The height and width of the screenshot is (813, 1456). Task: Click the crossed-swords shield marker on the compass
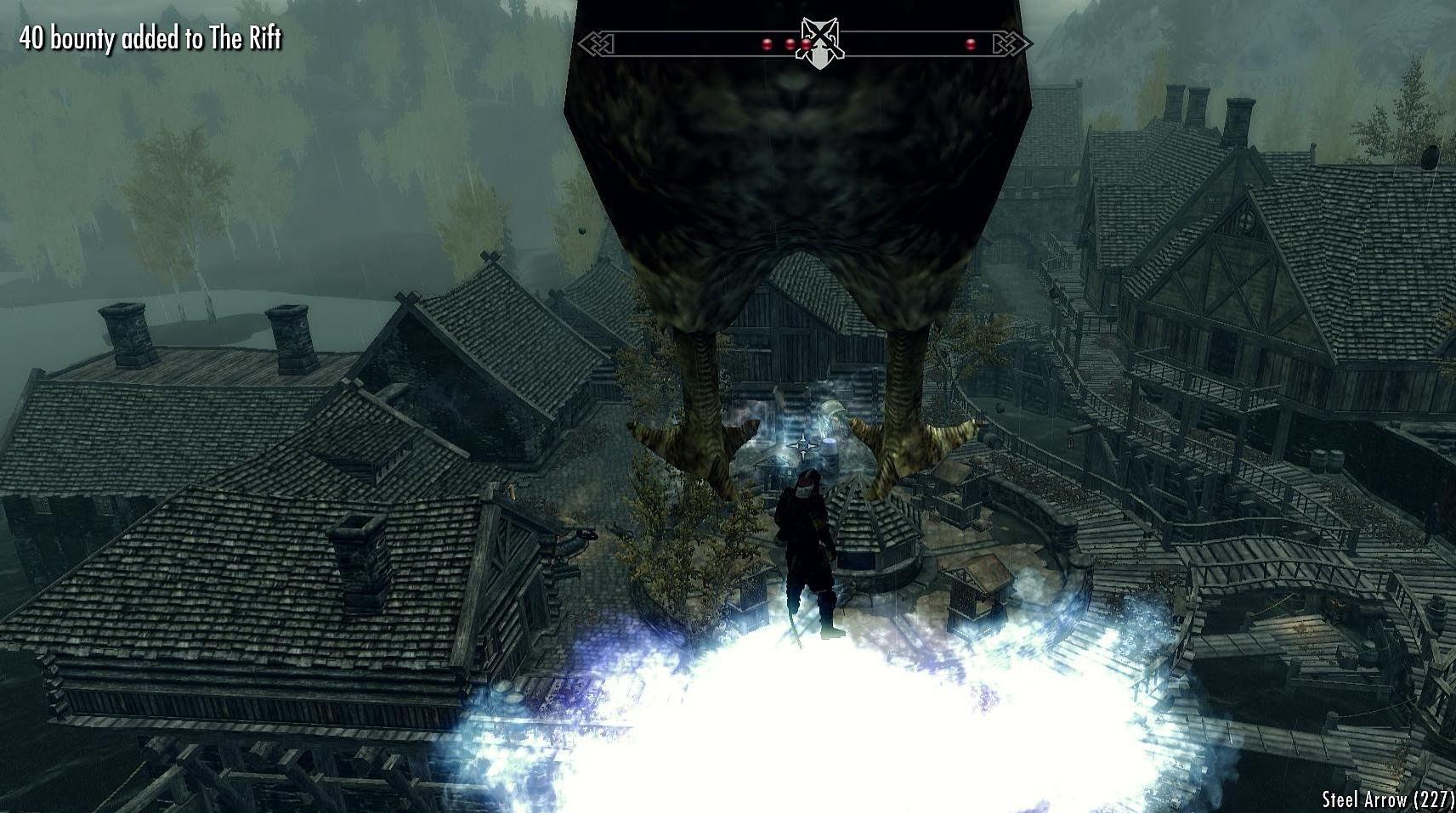[x=819, y=43]
